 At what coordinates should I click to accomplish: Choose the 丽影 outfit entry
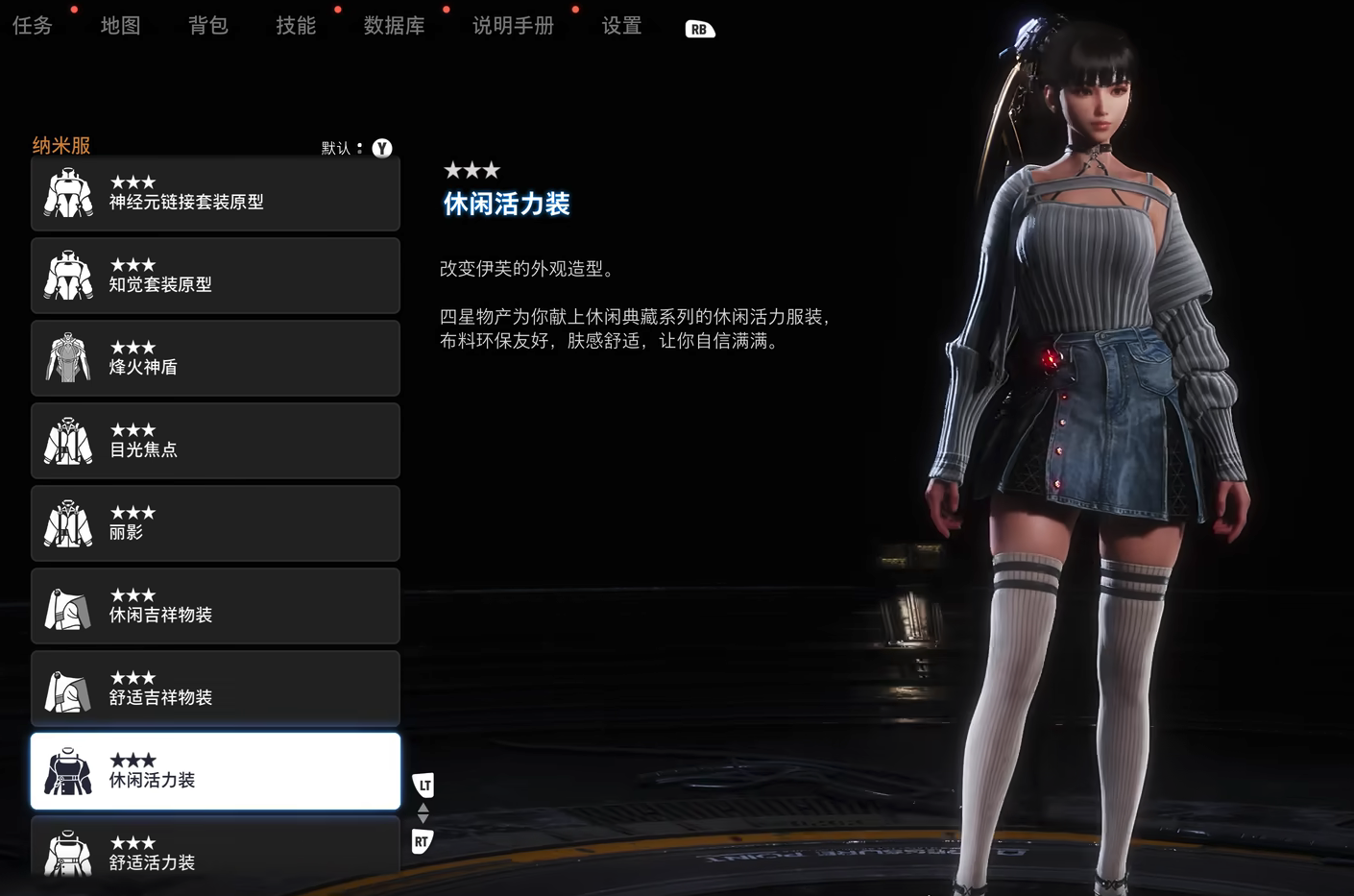tap(215, 524)
